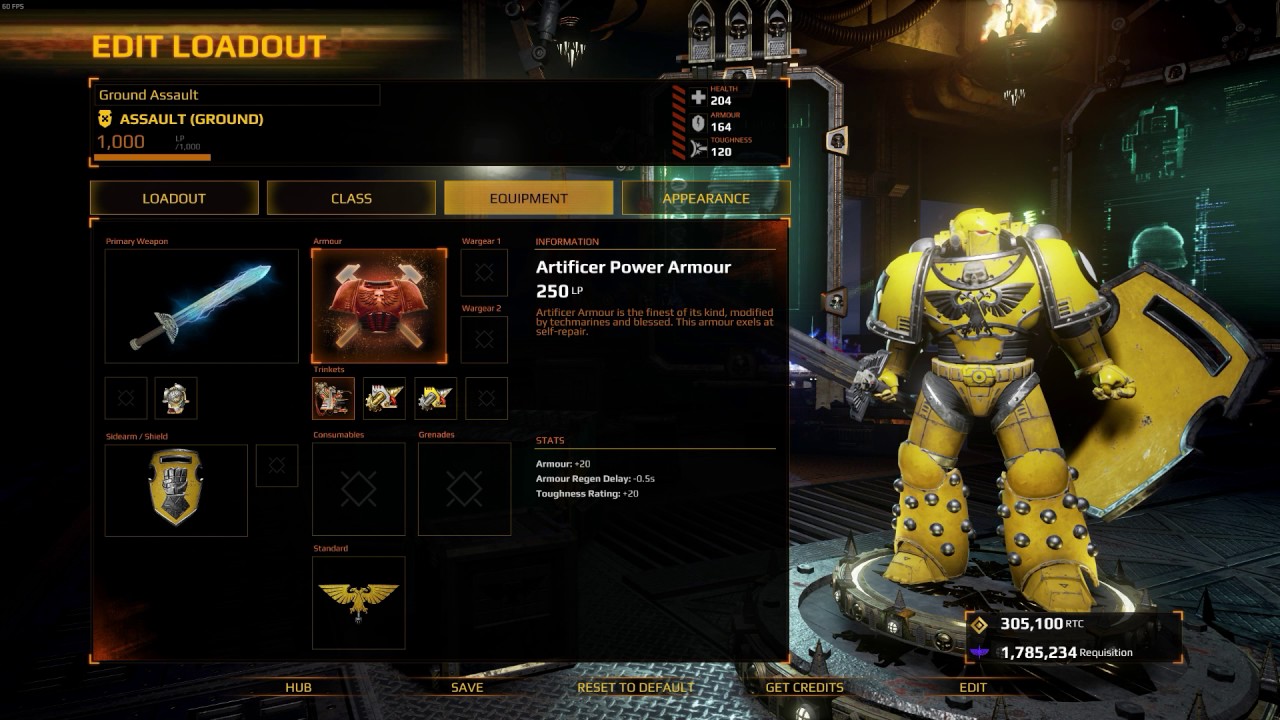
Task: Choose the Artificer Power Armour slot
Action: point(379,306)
